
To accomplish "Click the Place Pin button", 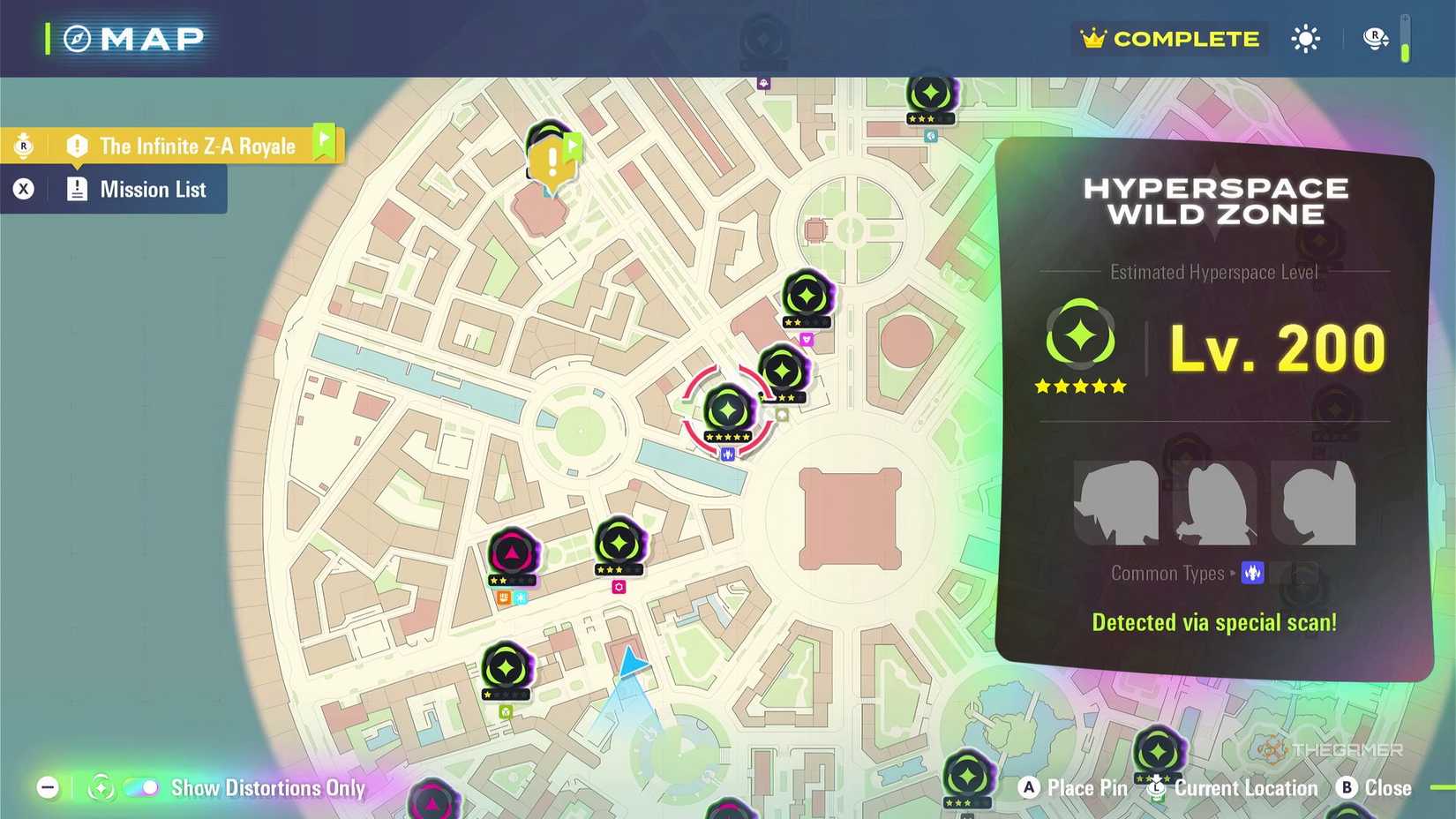I will click(1071, 787).
